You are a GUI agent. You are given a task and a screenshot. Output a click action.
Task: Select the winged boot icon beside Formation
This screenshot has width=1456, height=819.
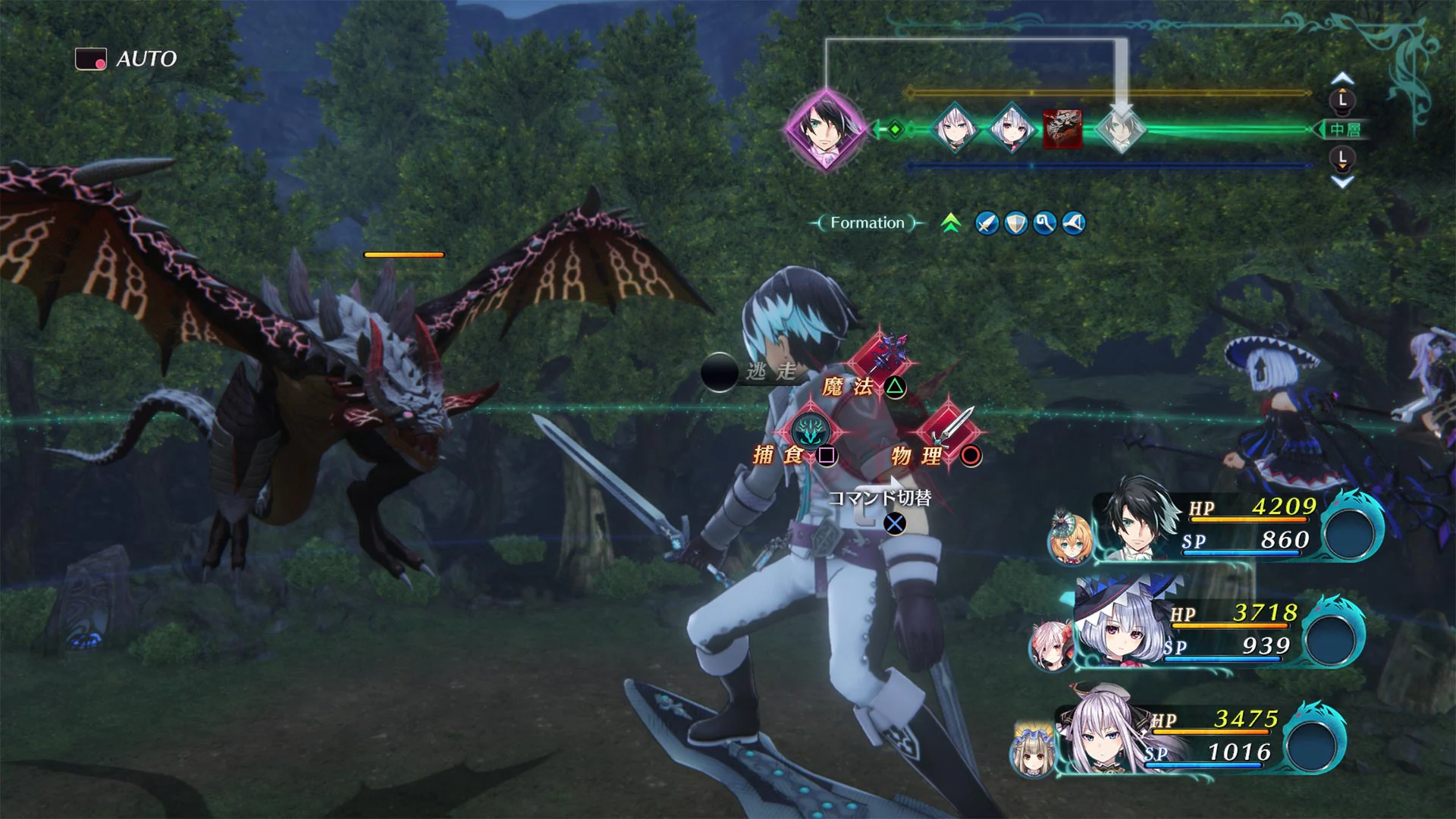1072,222
